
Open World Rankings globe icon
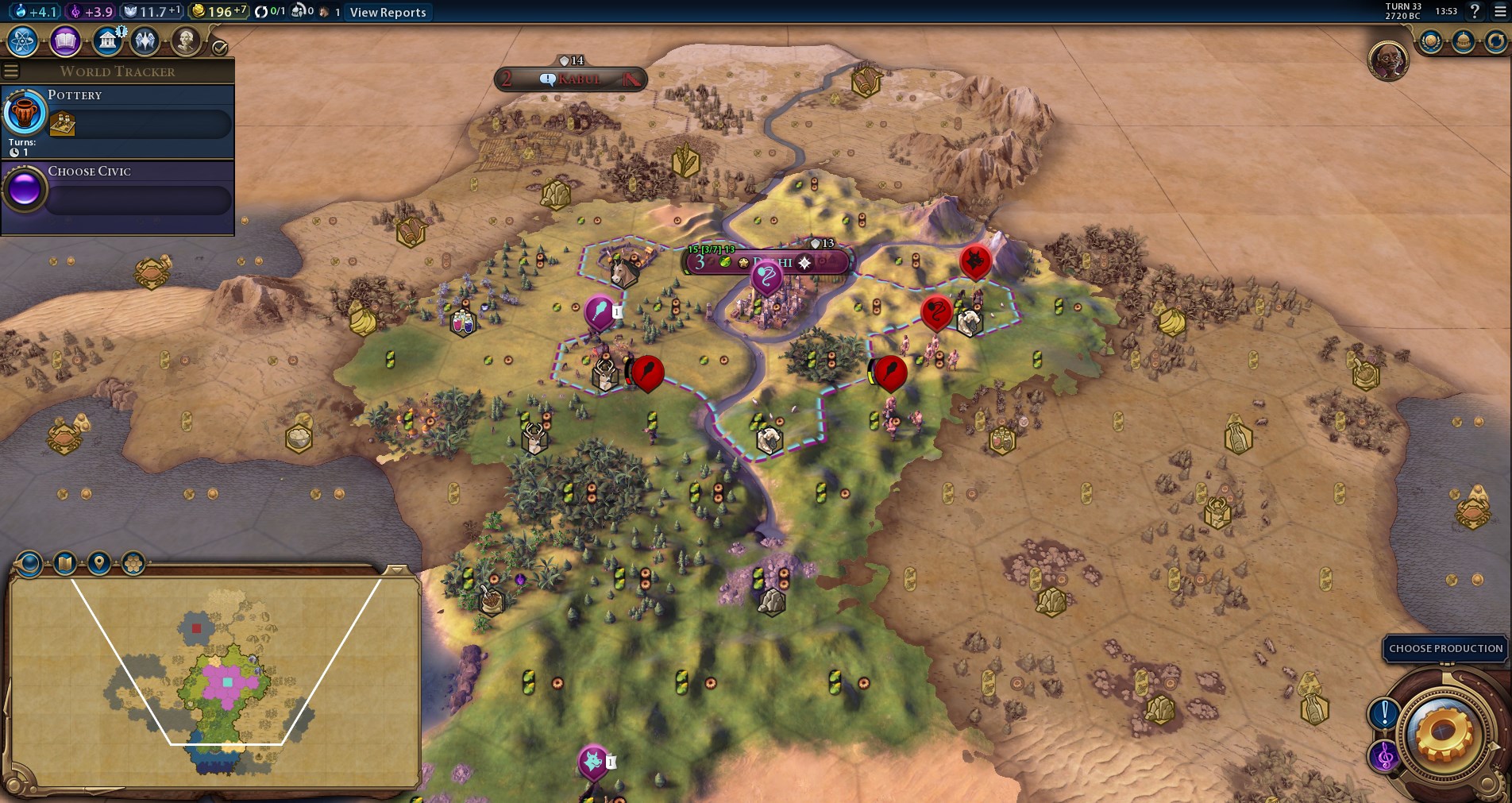click(1431, 41)
